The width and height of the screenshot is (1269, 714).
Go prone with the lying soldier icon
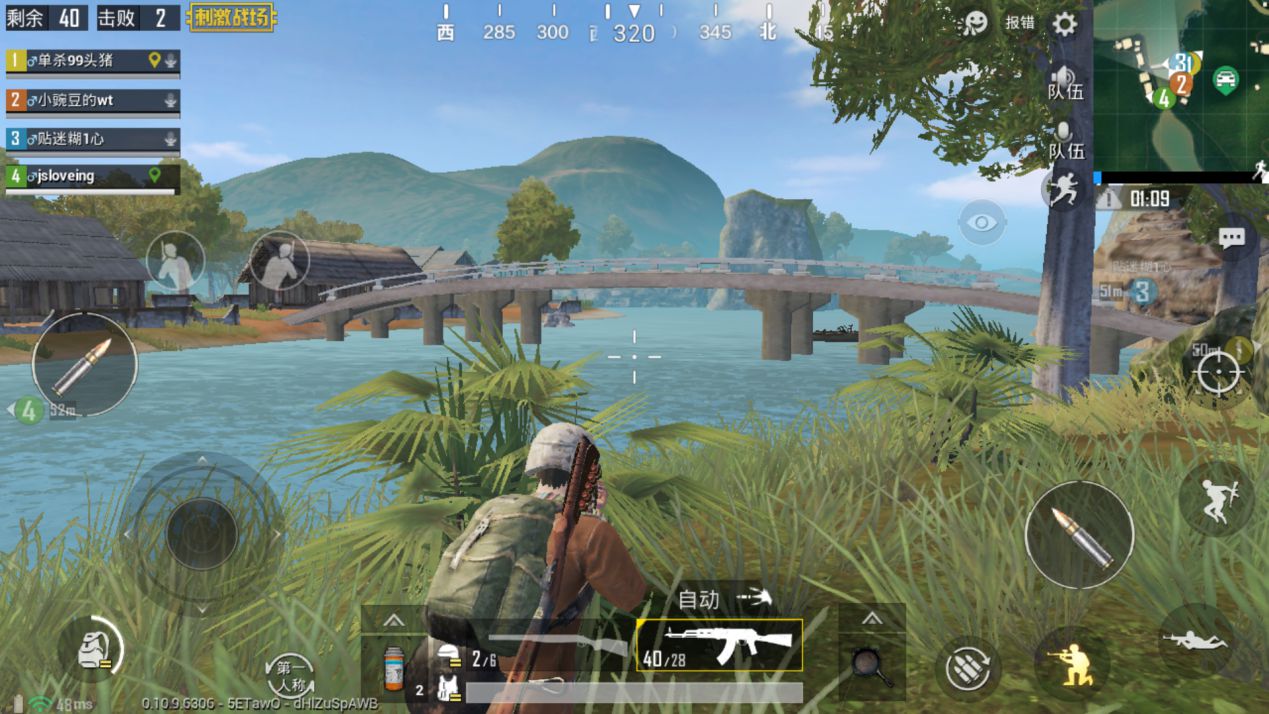1196,640
